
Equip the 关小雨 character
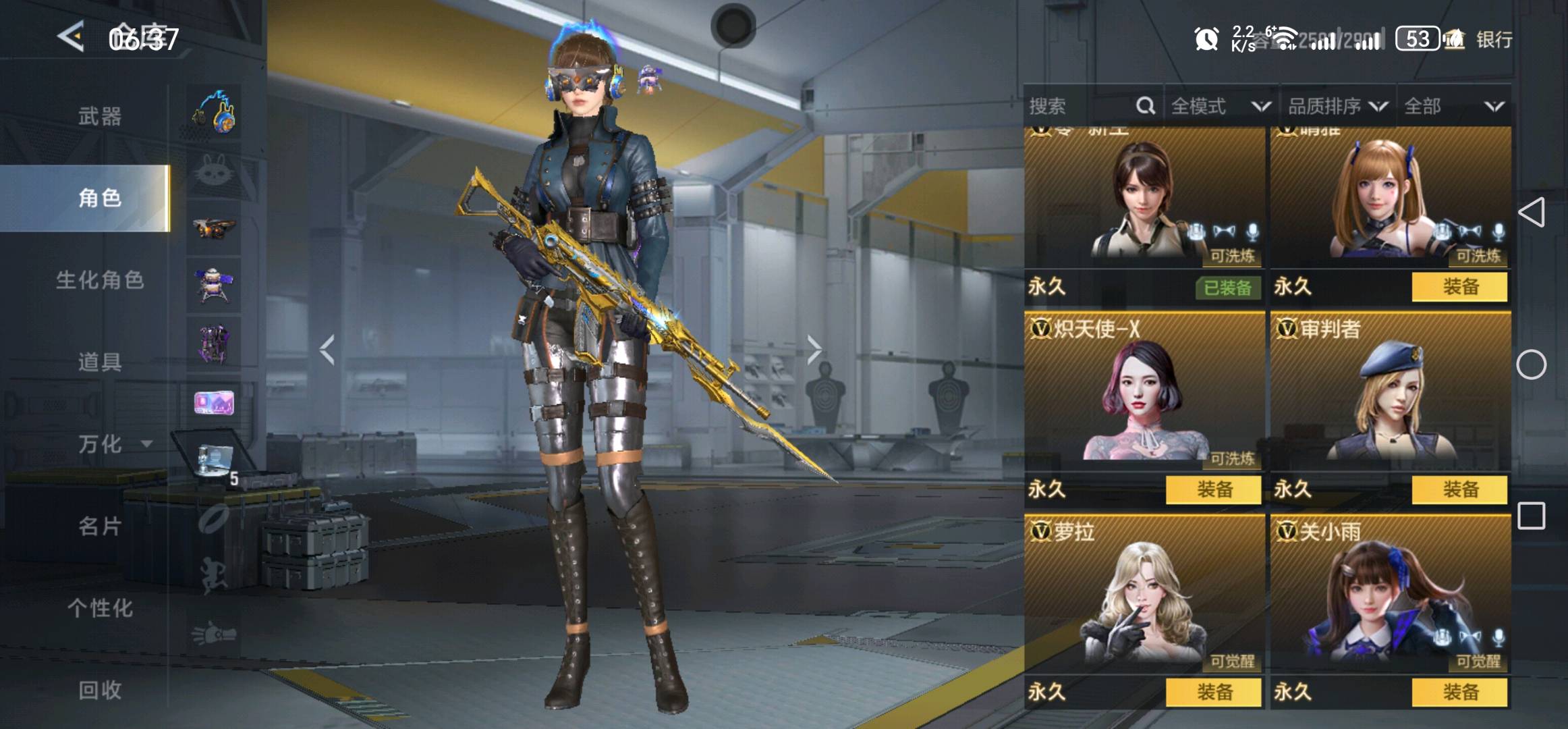pos(1459,692)
